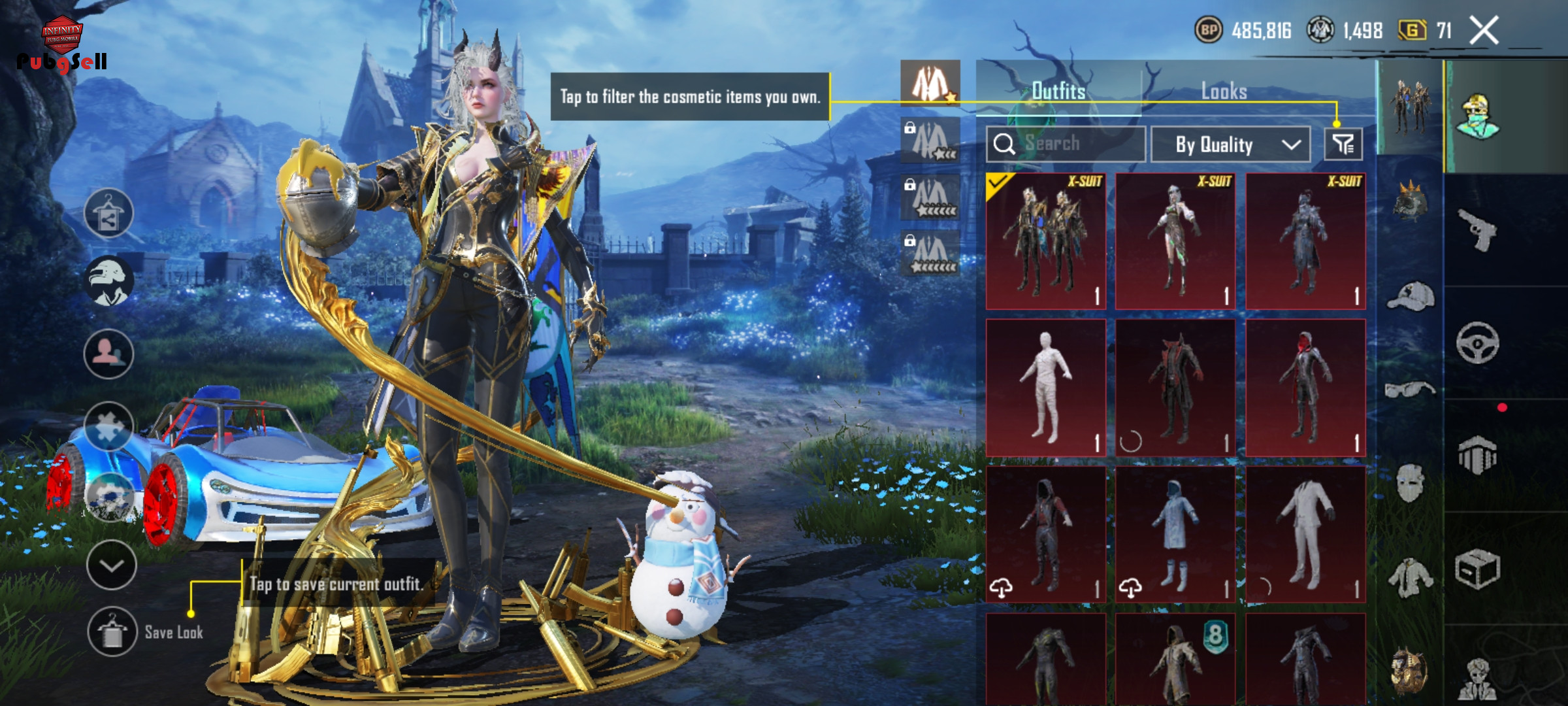Viewport: 1568px width, 706px height.
Task: Tap the Save Look button
Action: [x=112, y=631]
